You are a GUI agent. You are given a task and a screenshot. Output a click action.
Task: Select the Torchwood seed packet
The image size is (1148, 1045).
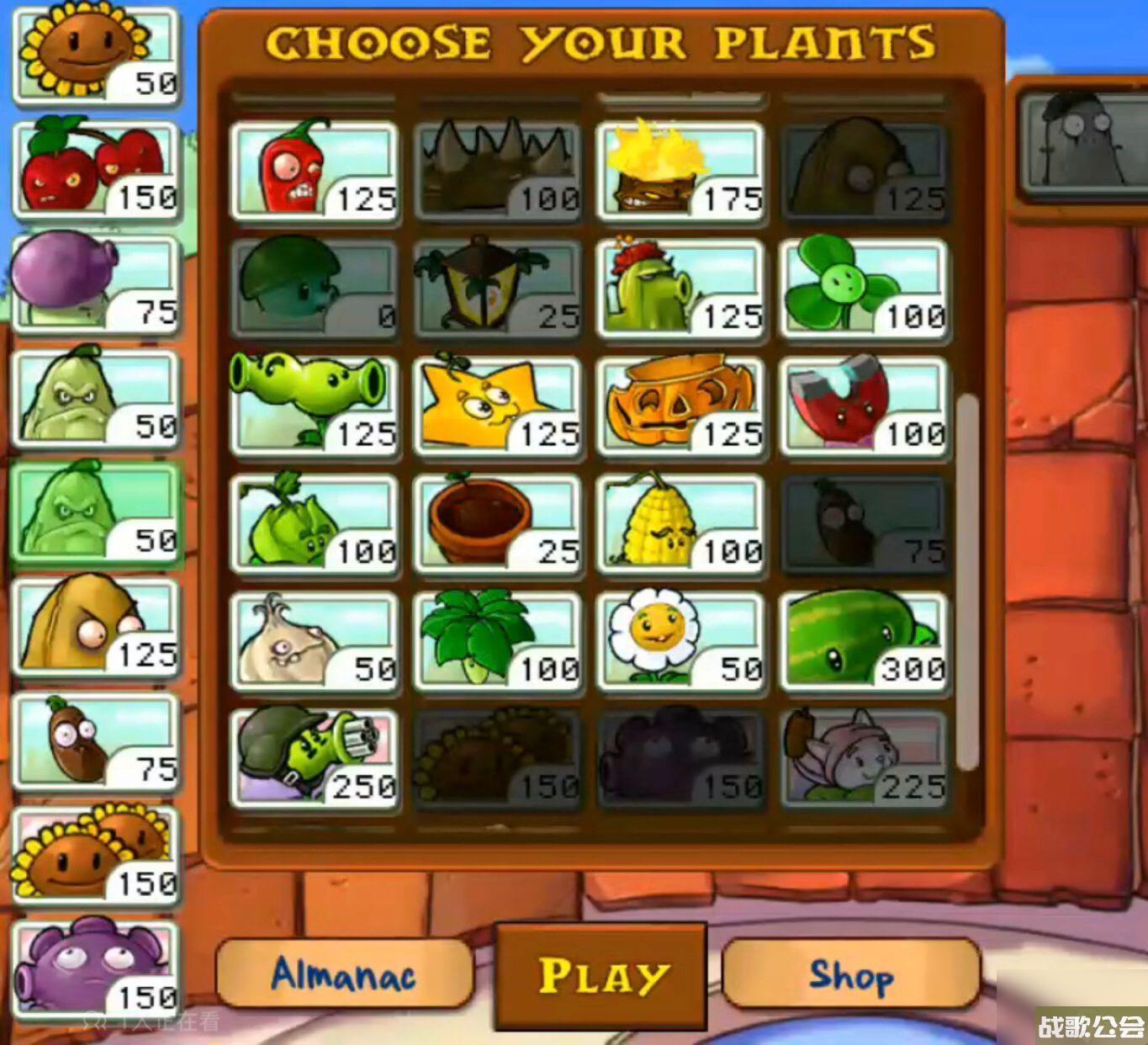(x=680, y=172)
